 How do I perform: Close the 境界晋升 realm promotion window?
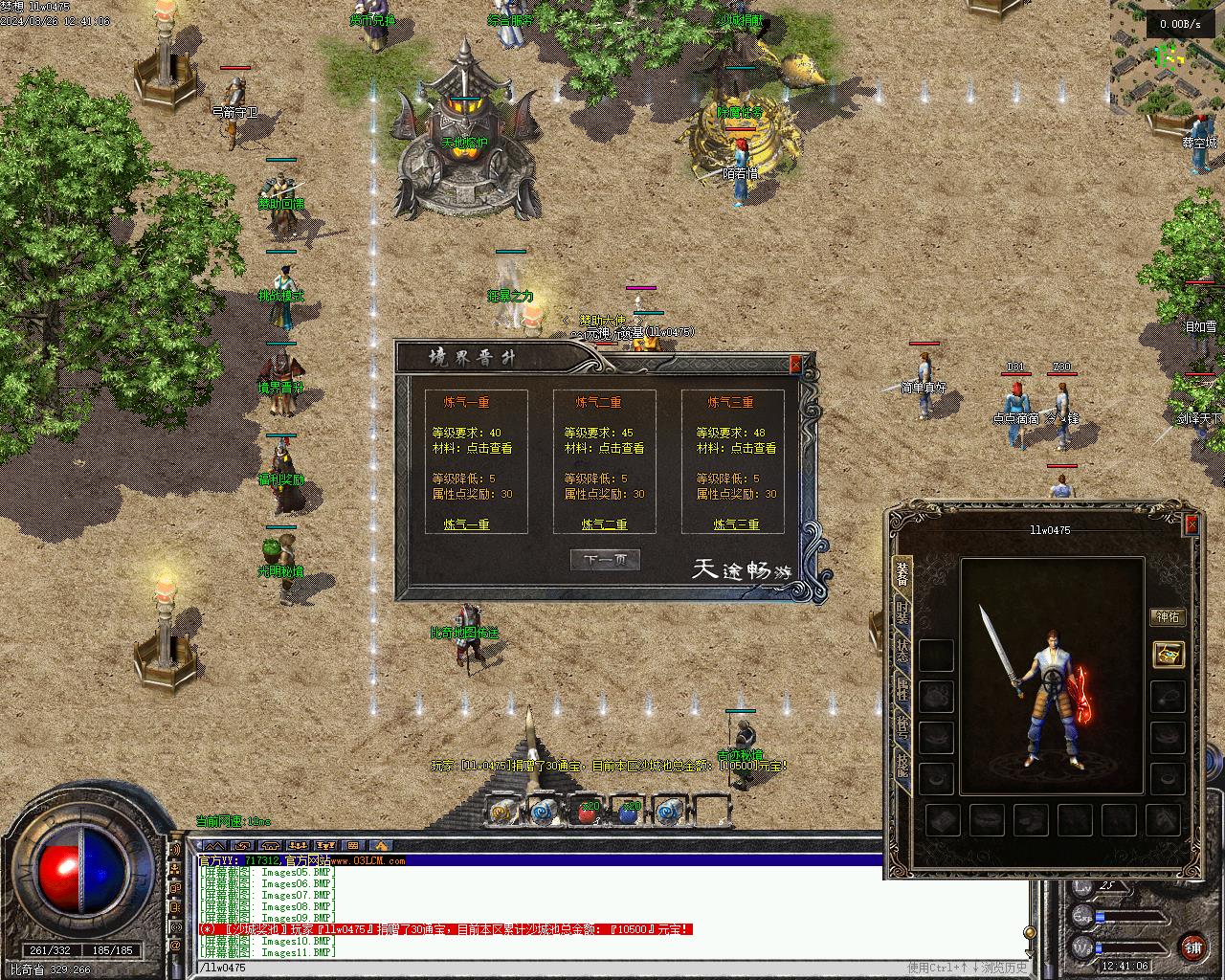coord(795,364)
